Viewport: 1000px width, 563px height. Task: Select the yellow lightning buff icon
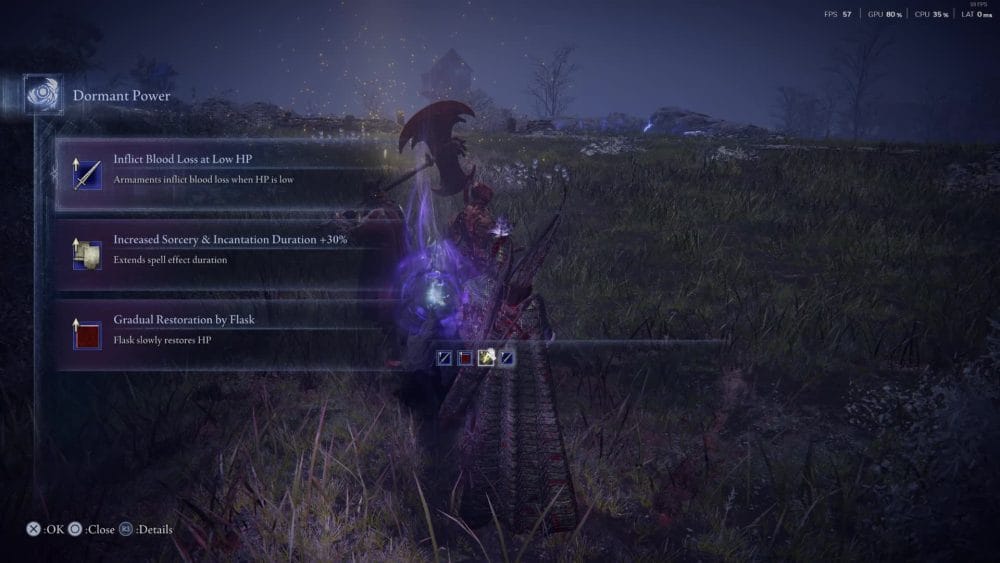tap(486, 357)
